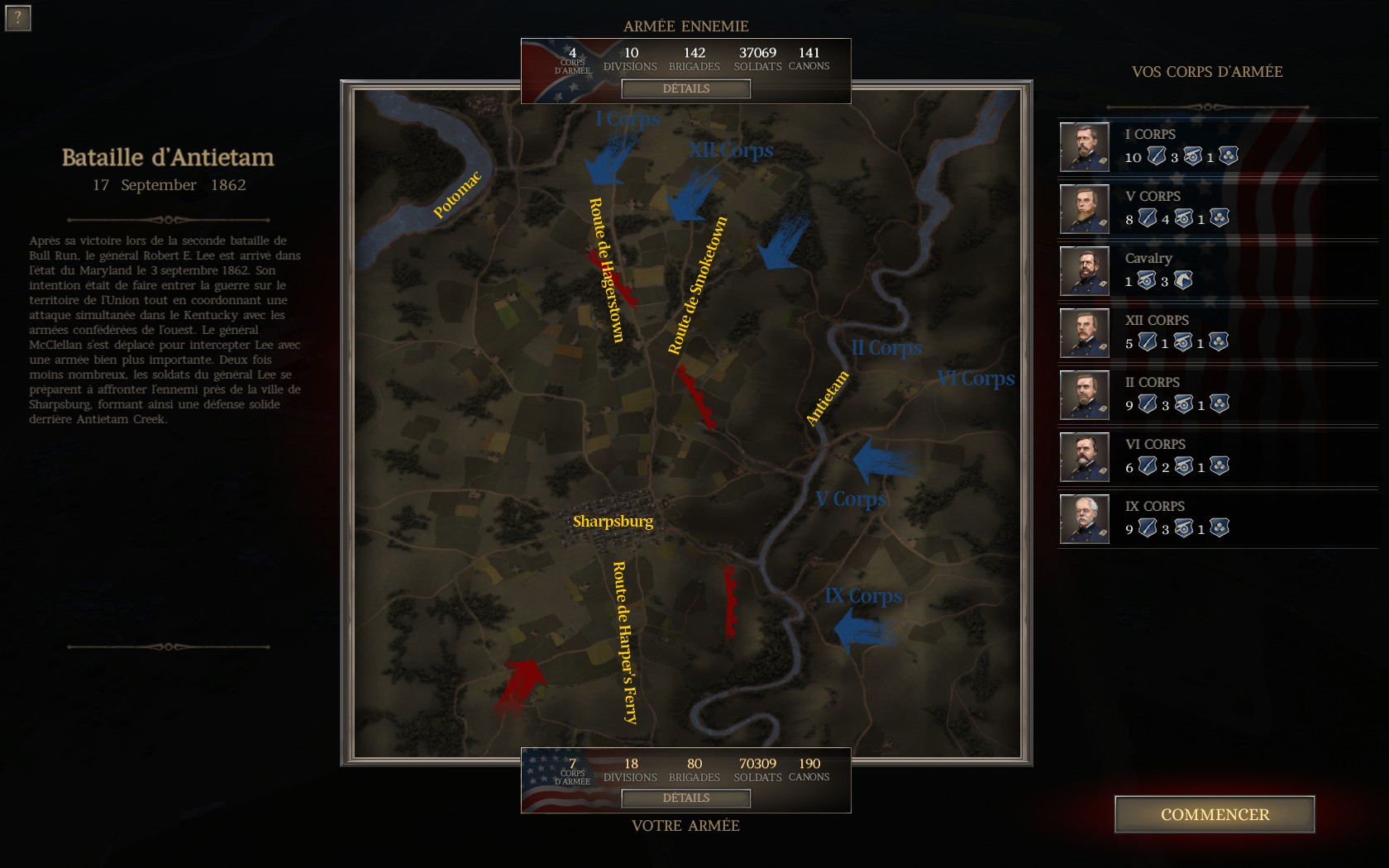This screenshot has height=868, width=1389.
Task: Choose the VI CORPS entry
Action: pyautogui.click(x=1215, y=457)
